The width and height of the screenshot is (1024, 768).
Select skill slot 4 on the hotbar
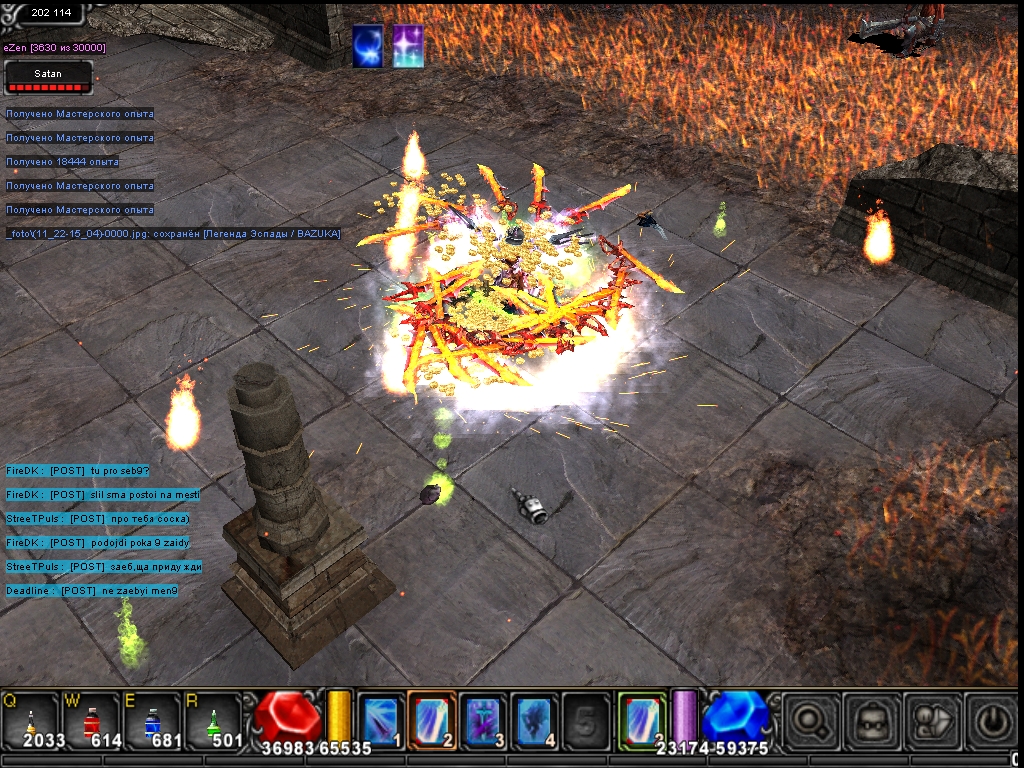click(534, 718)
